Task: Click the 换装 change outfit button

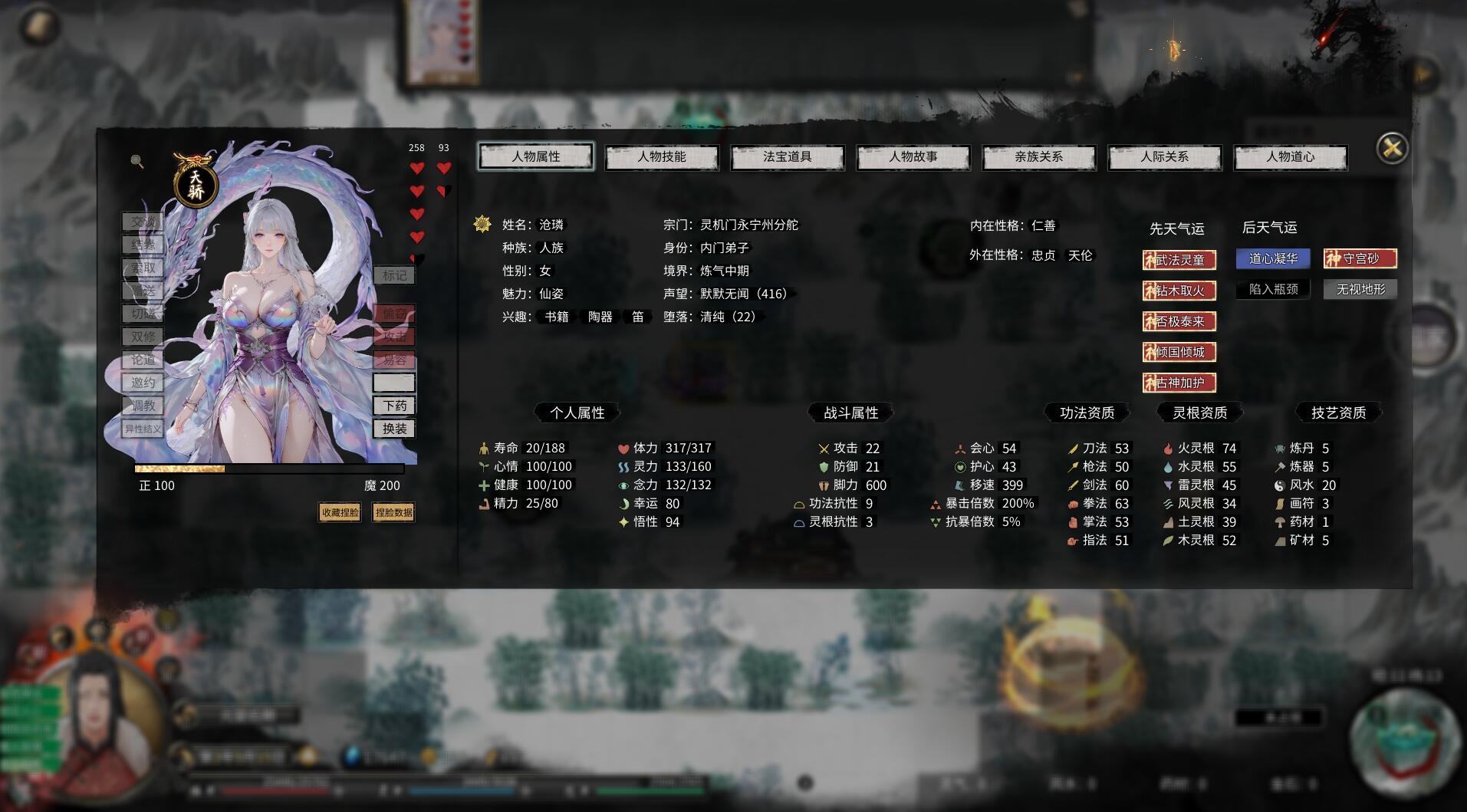Action: 395,429
